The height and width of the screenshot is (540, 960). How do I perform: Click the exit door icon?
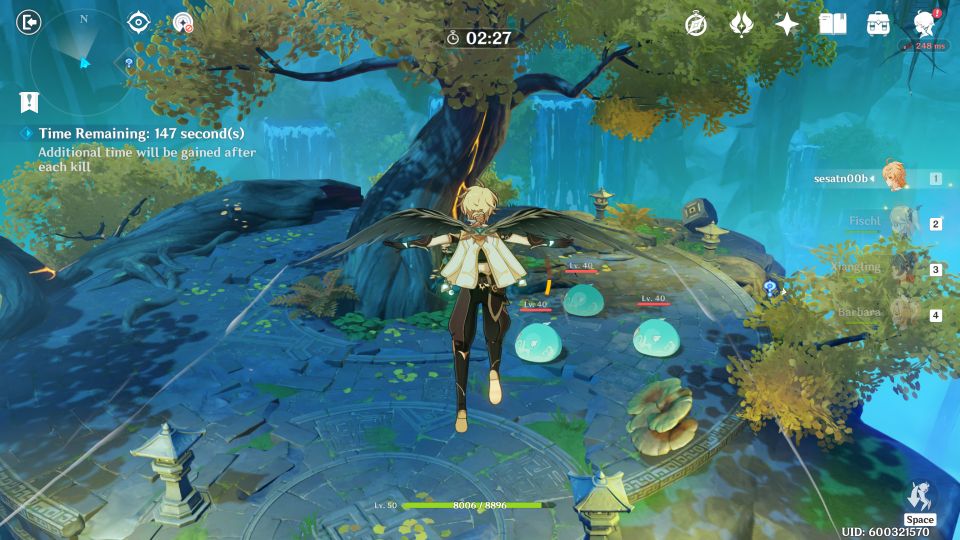tap(30, 22)
